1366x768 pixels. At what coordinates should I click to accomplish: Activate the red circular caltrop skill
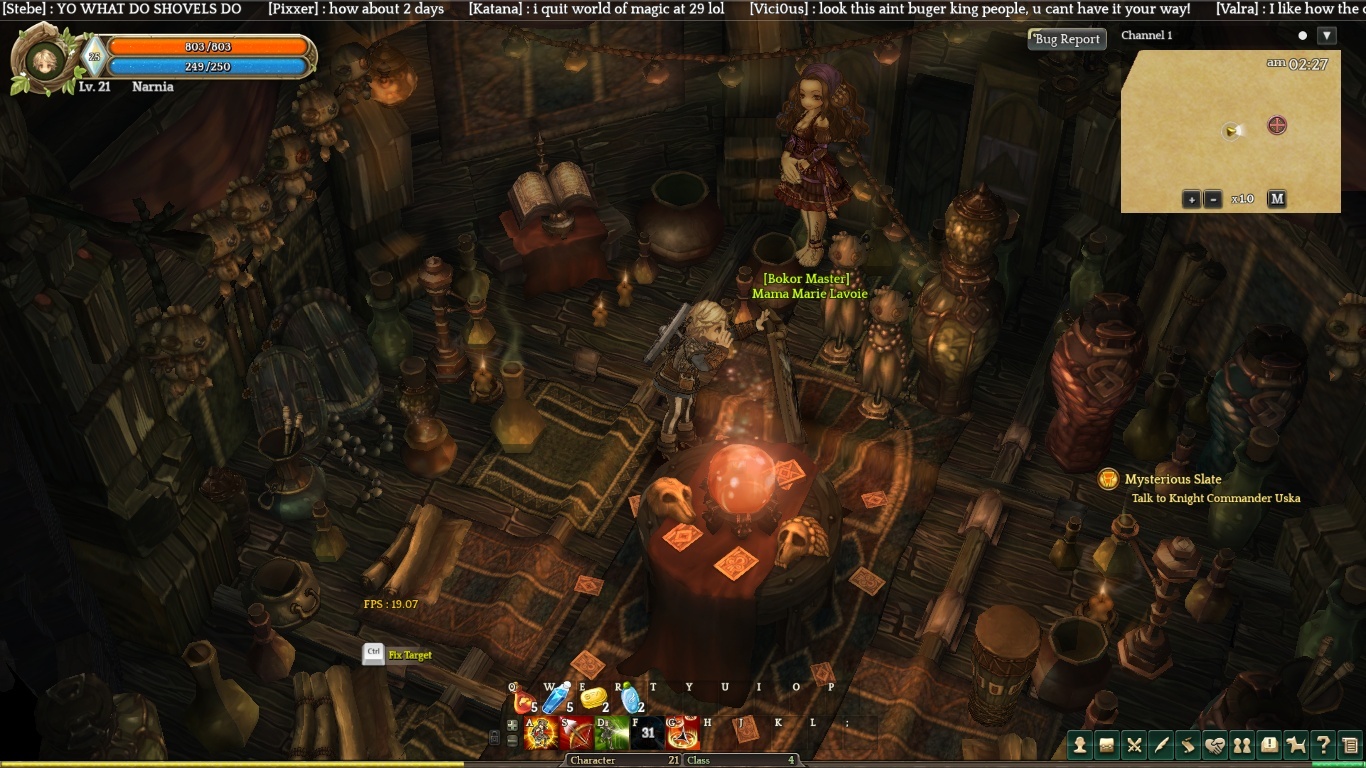(x=683, y=735)
